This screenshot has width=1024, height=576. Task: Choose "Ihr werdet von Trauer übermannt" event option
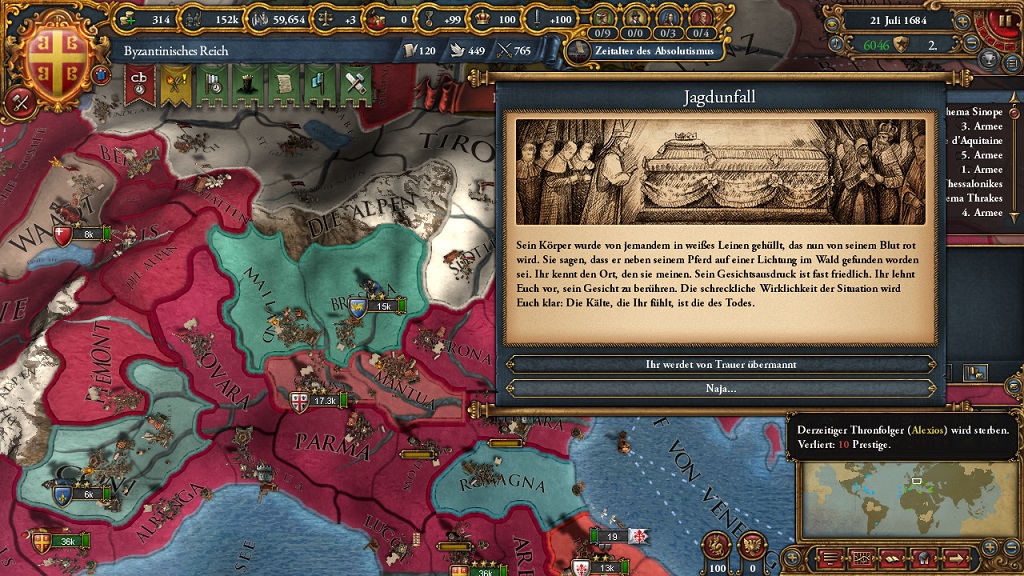(x=720, y=365)
